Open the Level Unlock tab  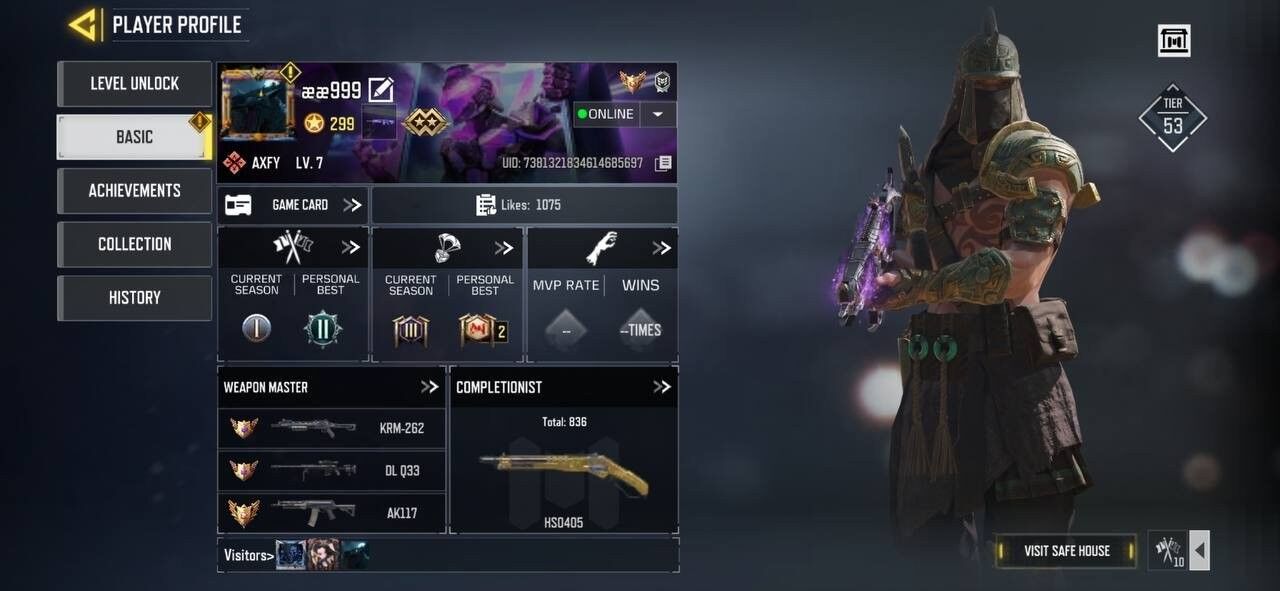click(134, 84)
